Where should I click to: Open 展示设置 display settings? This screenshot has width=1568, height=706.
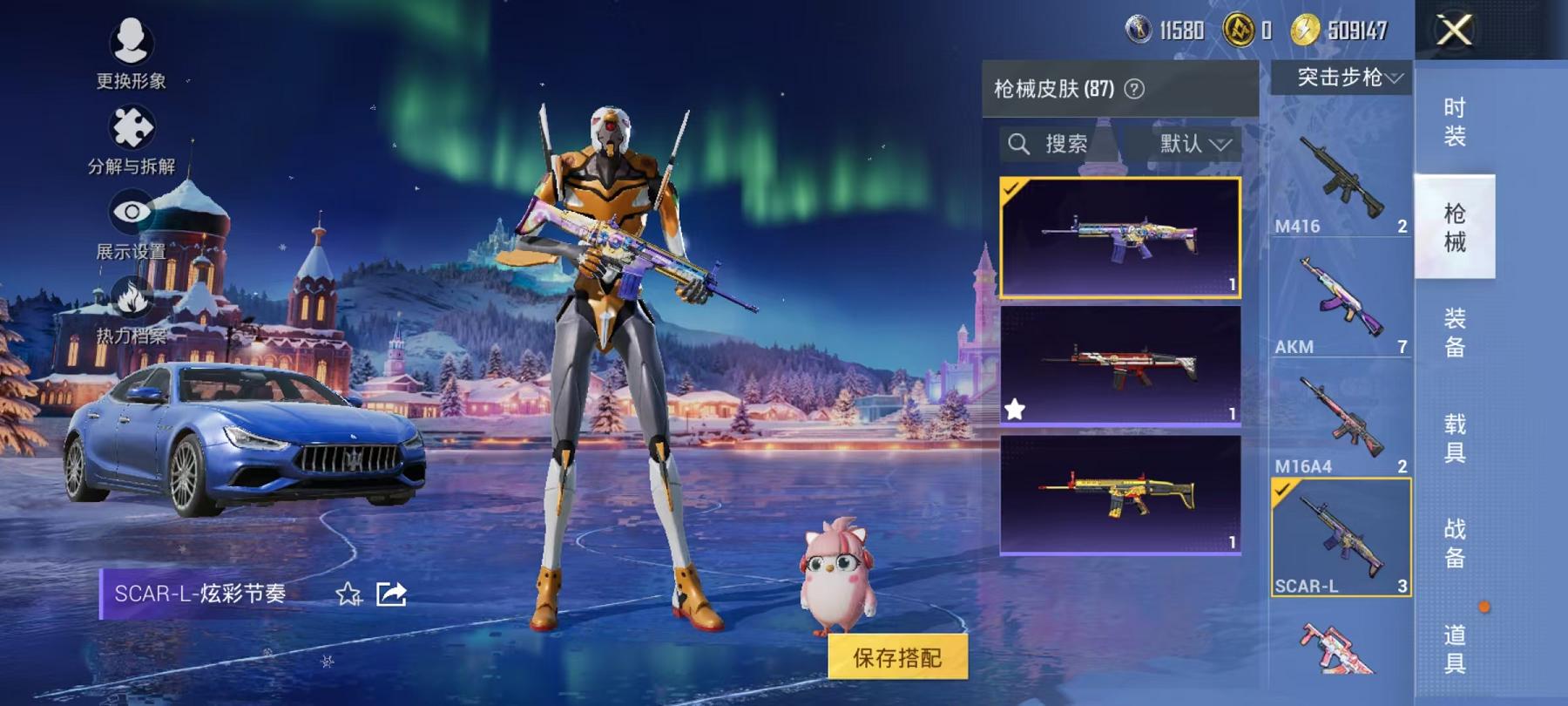click(x=129, y=211)
